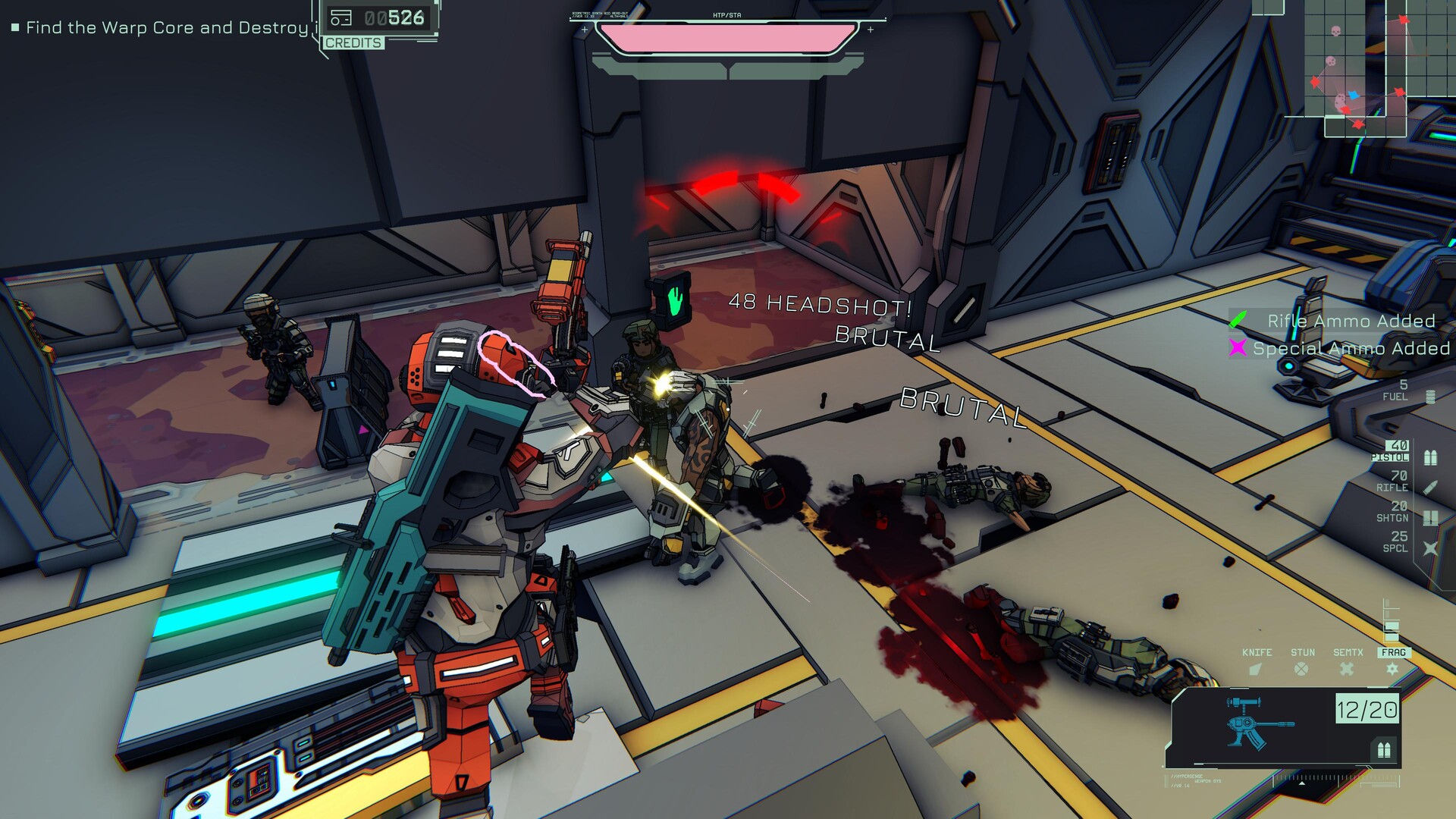Equip the Frag grenade icon
This screenshot has width=1456, height=819.
[x=1392, y=668]
